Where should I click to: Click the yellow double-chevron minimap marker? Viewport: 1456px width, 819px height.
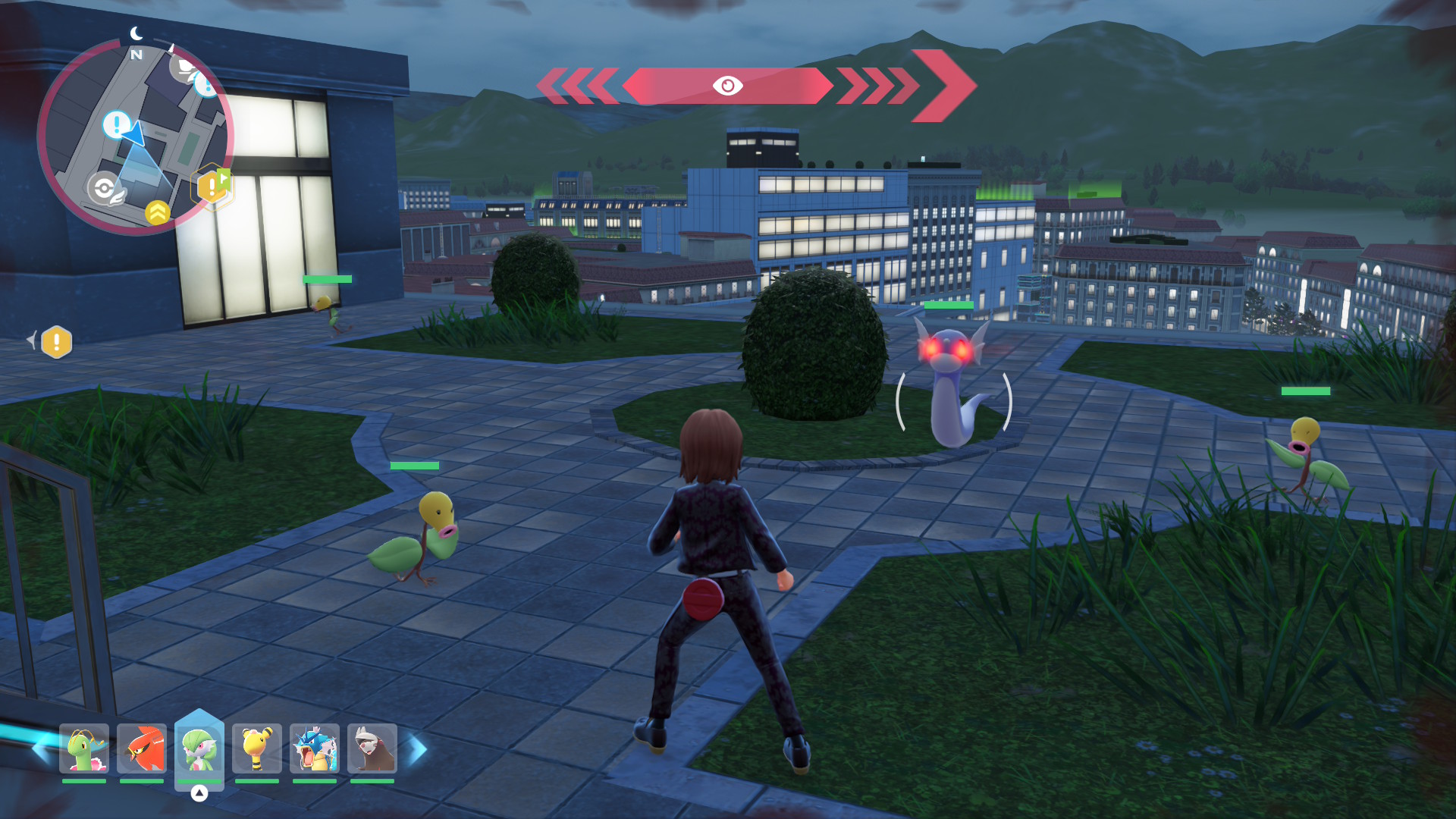[x=158, y=212]
